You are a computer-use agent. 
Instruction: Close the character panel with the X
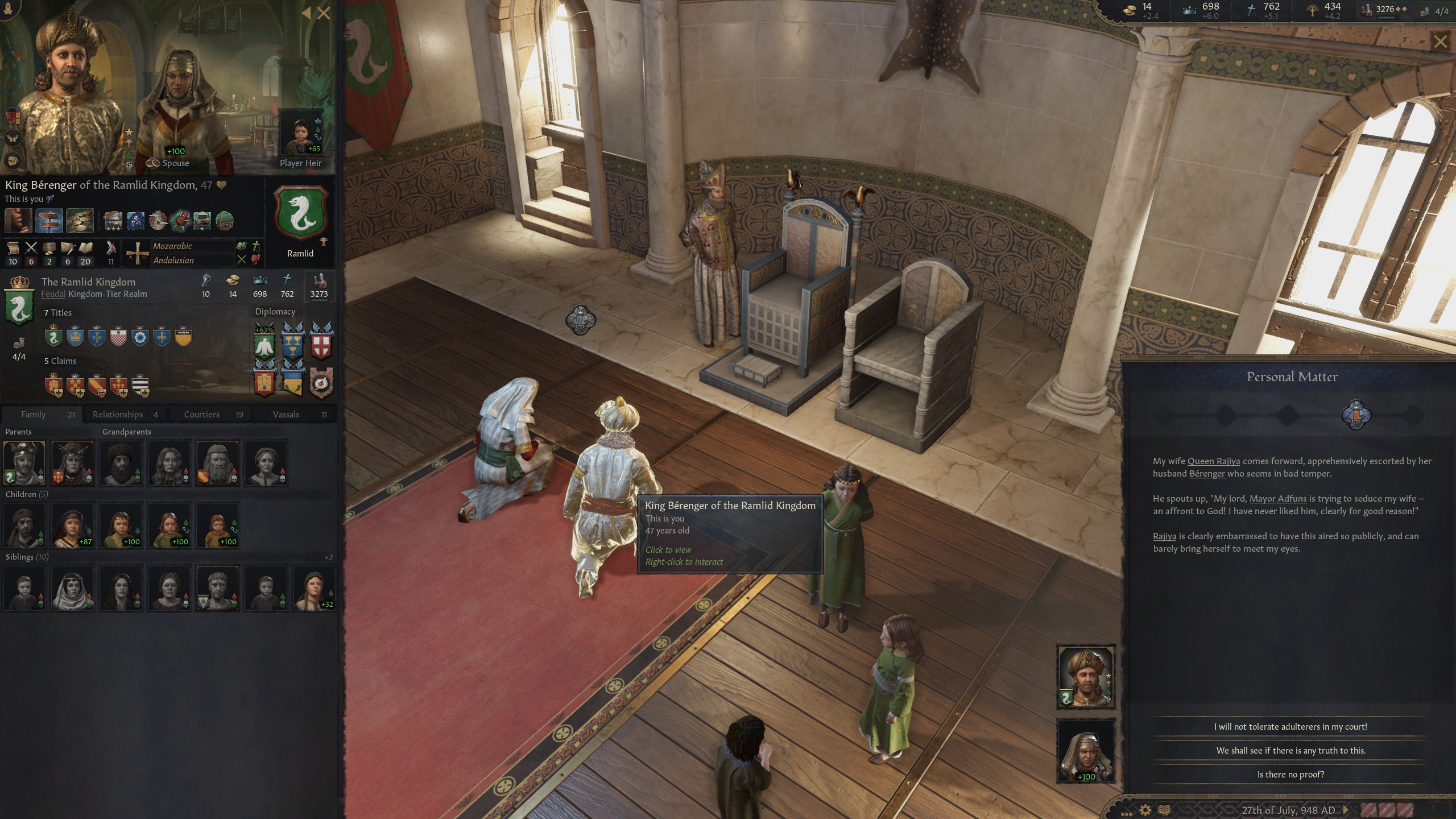pos(324,13)
